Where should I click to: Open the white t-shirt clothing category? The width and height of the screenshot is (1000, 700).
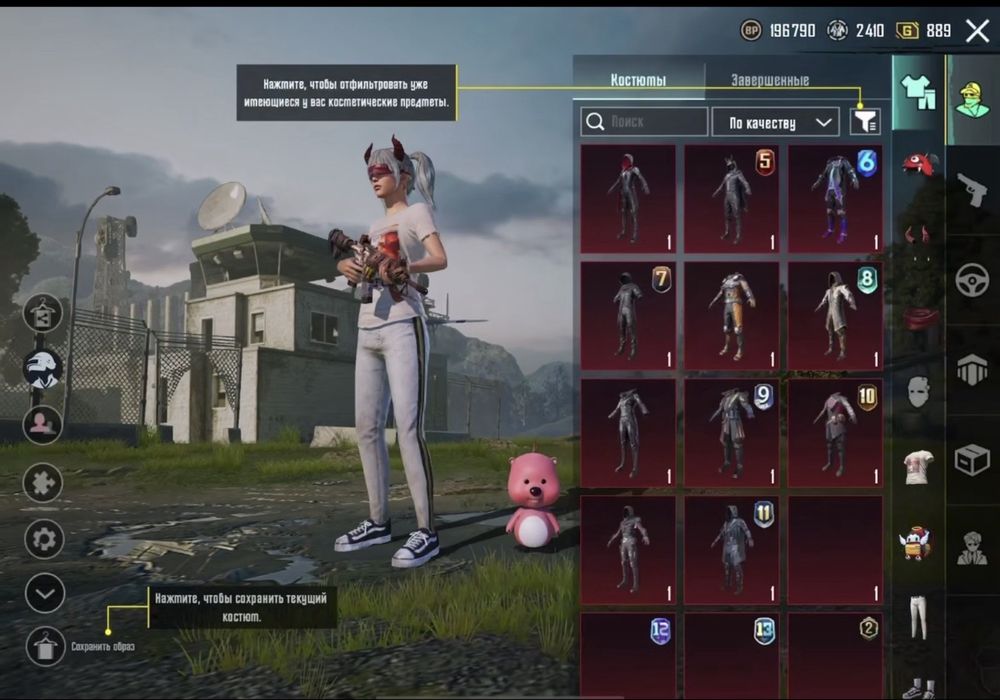(918, 467)
